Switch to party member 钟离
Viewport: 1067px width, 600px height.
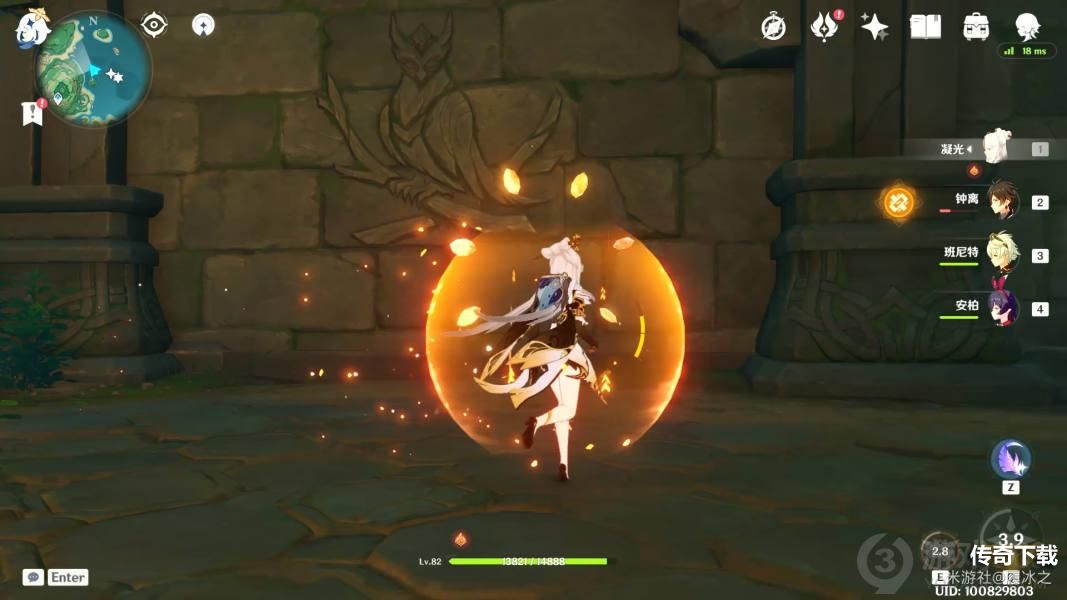[x=1002, y=201]
